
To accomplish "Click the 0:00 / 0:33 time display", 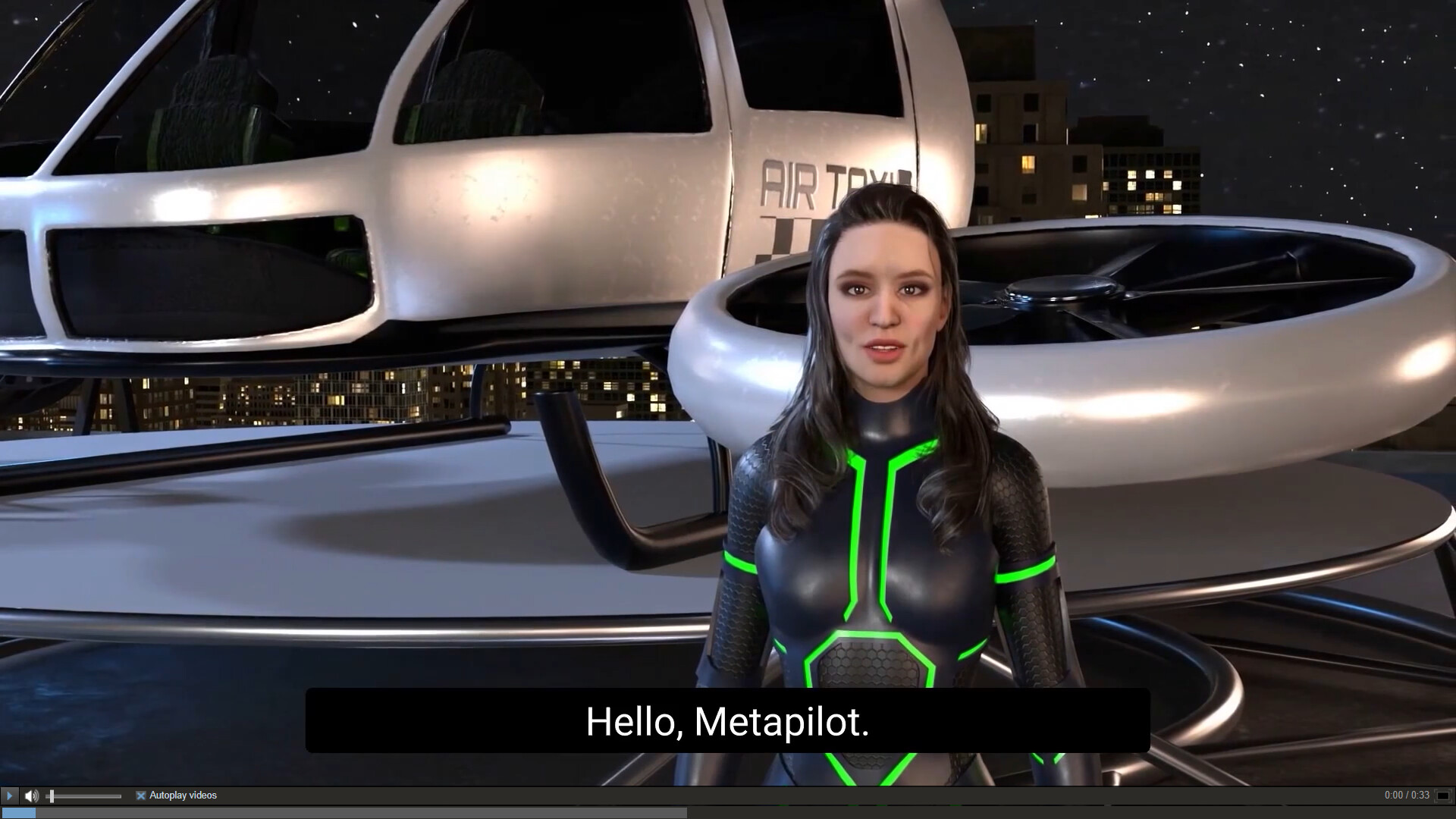I will 1407,795.
